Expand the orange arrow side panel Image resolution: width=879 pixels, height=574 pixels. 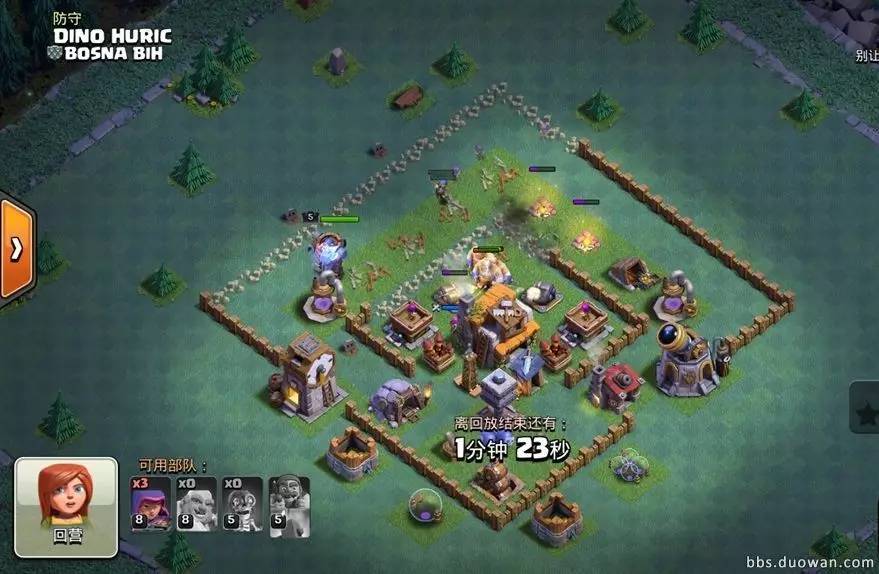click(x=16, y=249)
